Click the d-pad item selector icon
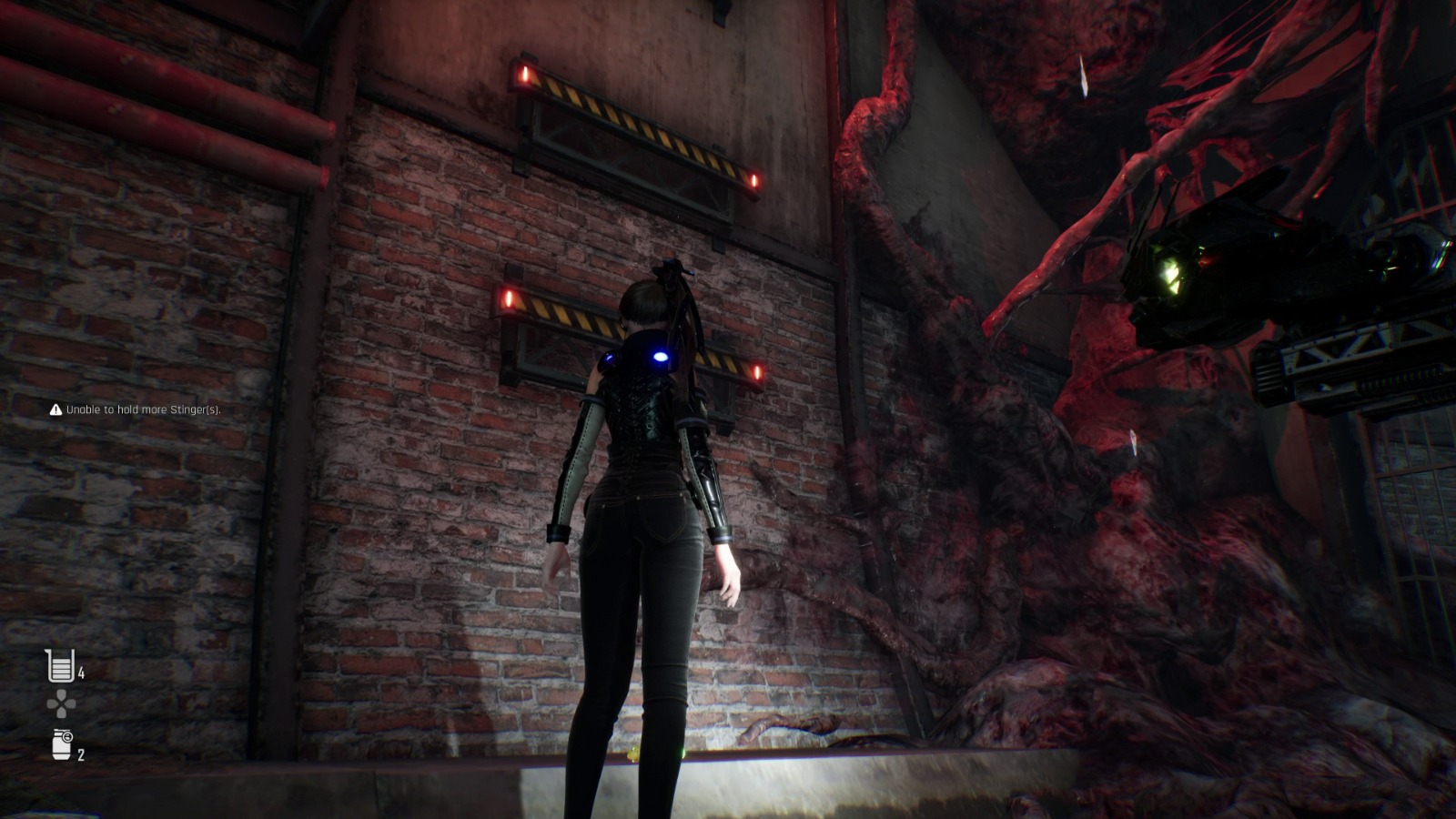1456x819 pixels. 61,703
